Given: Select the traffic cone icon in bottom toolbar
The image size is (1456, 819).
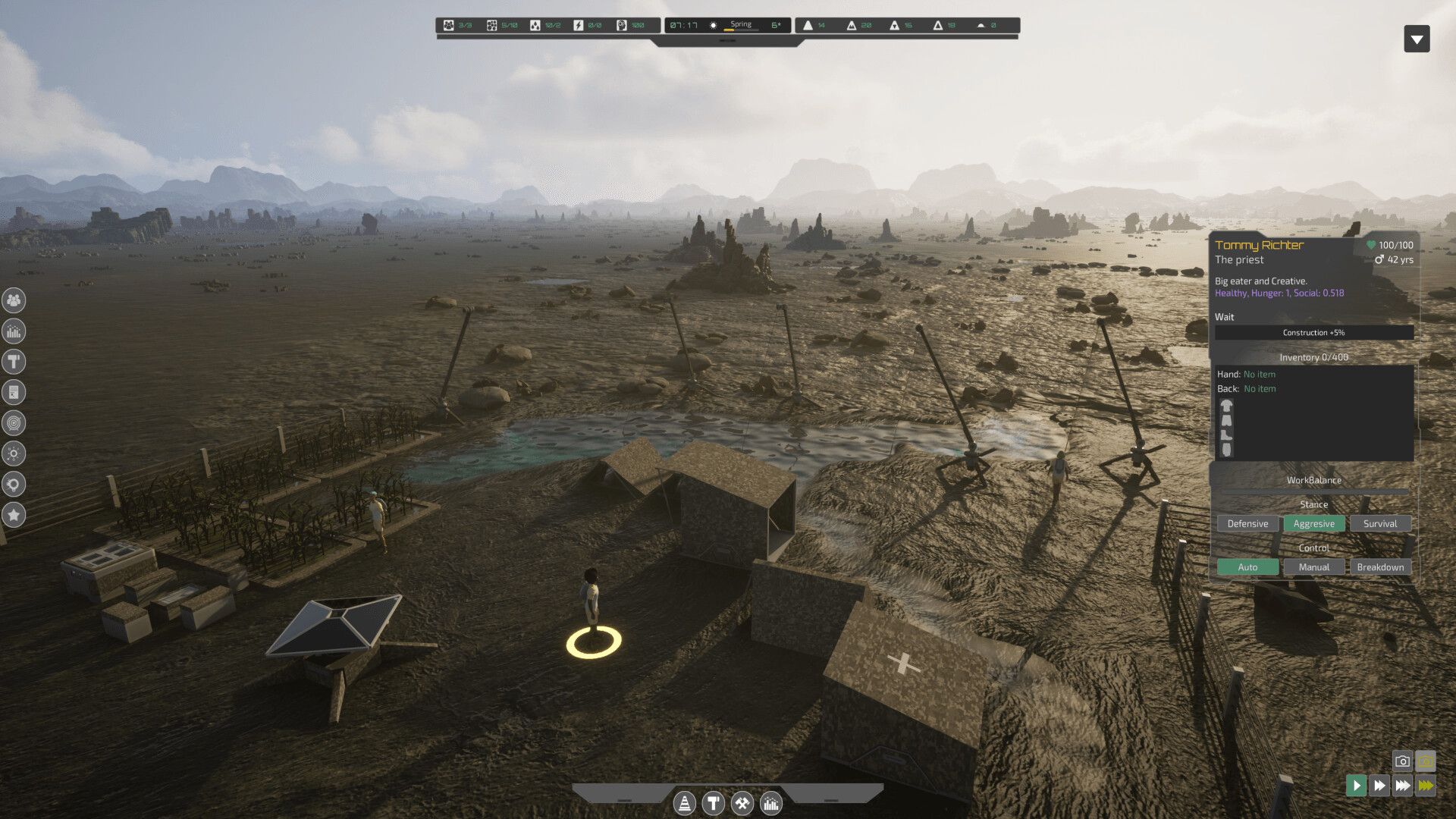Looking at the screenshot, I should (684, 803).
